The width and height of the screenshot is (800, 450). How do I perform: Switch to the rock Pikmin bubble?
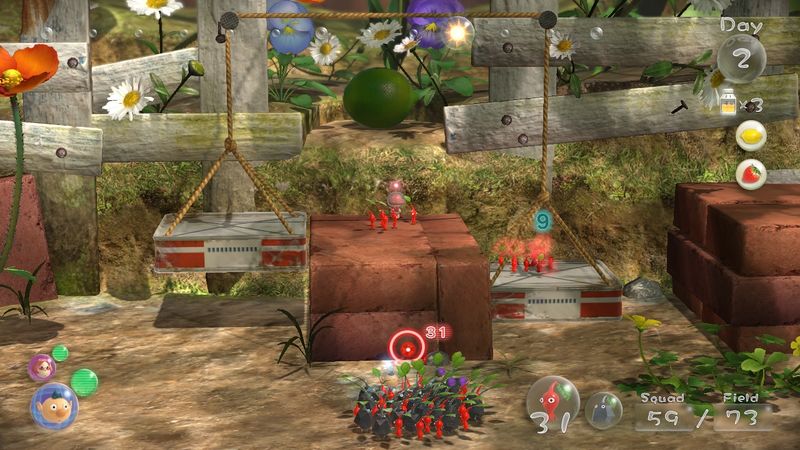pos(603,409)
